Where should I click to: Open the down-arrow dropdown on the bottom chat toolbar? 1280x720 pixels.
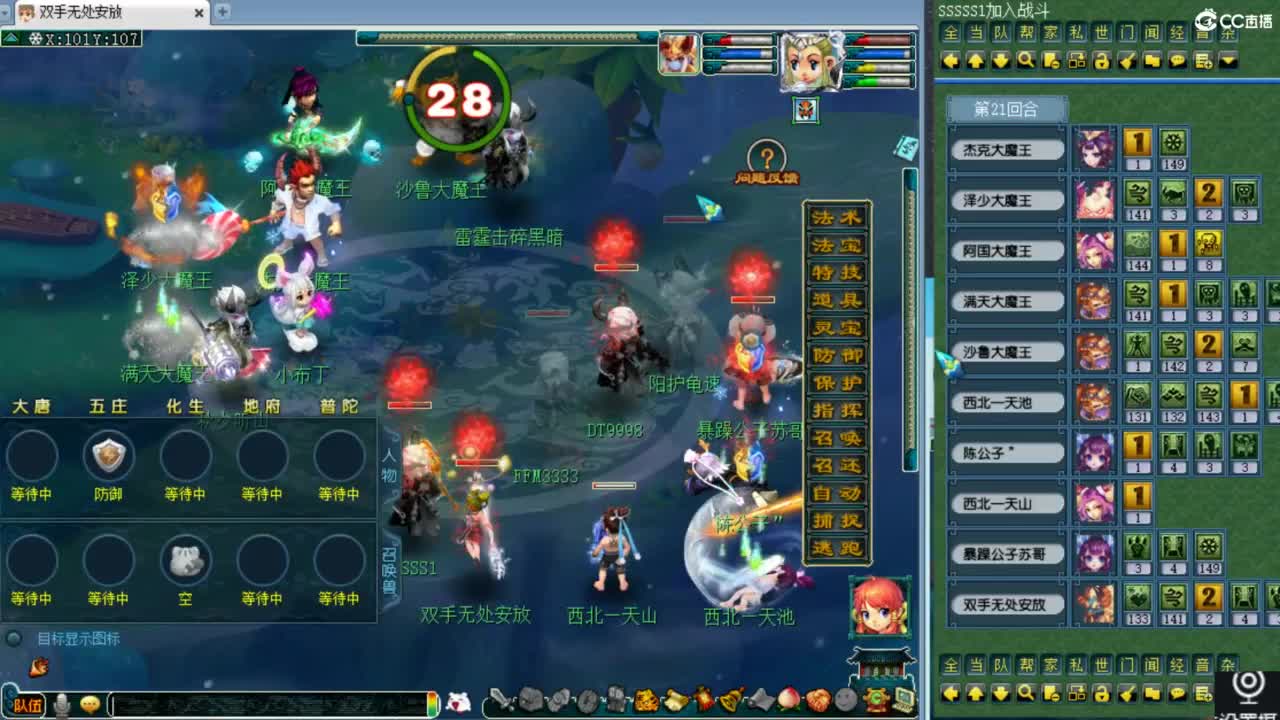pyautogui.click(x=1000, y=694)
